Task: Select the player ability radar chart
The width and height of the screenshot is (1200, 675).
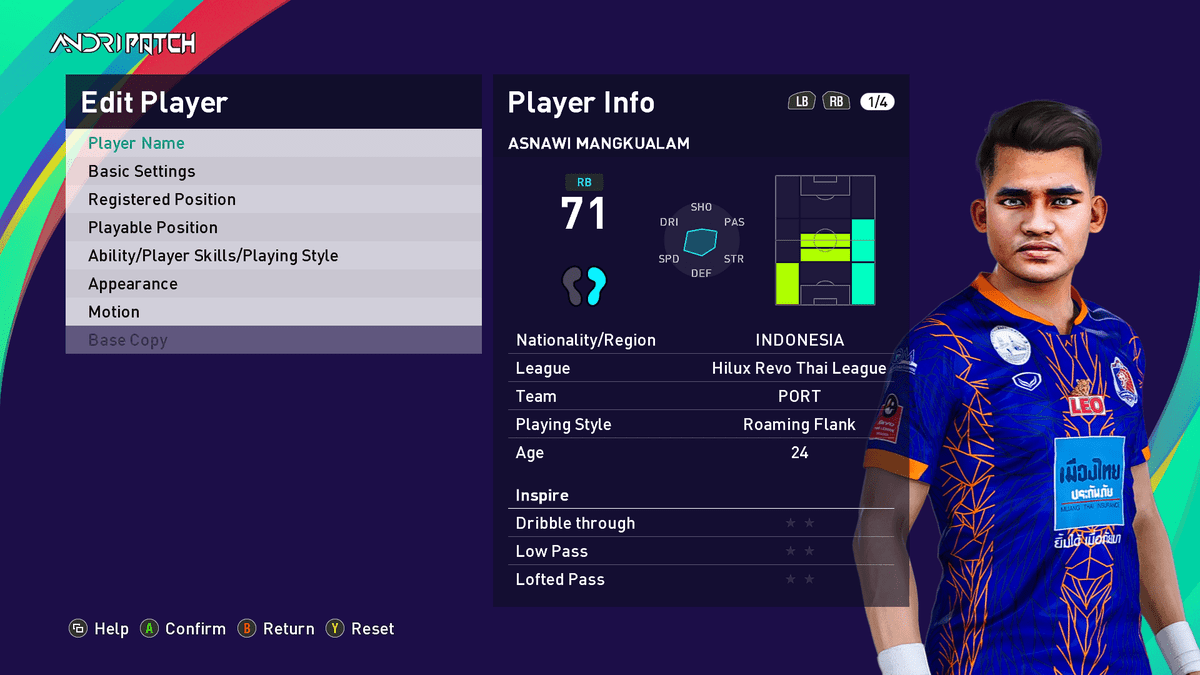Action: 701,241
